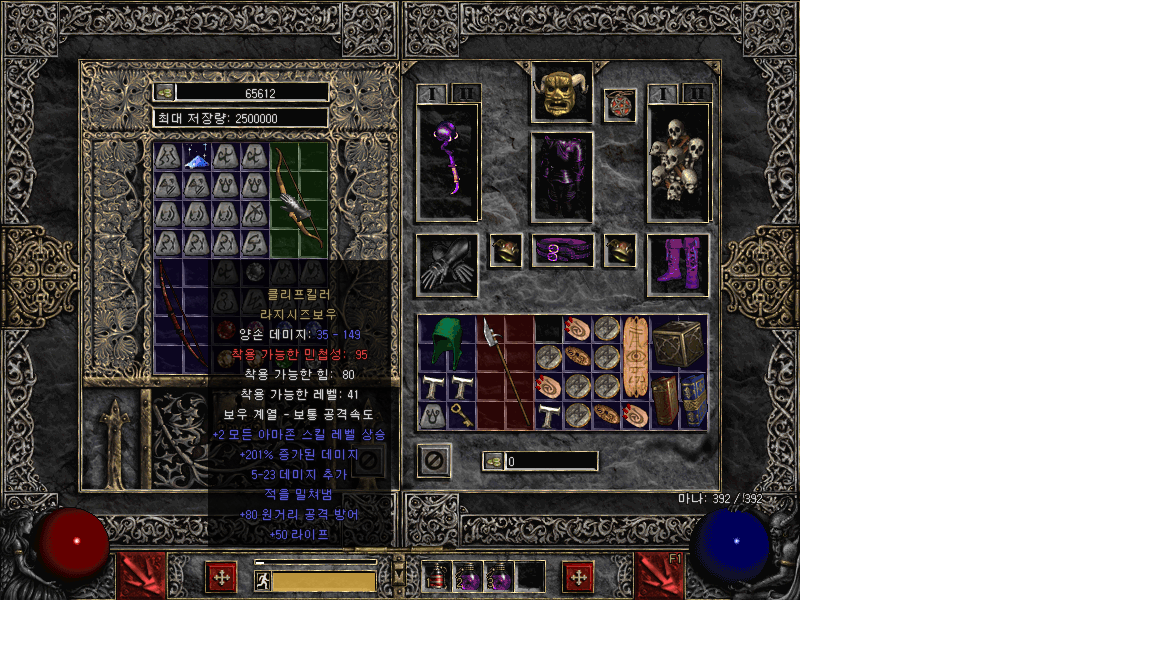Pick up the bow in the stash's green area

[x=298, y=200]
